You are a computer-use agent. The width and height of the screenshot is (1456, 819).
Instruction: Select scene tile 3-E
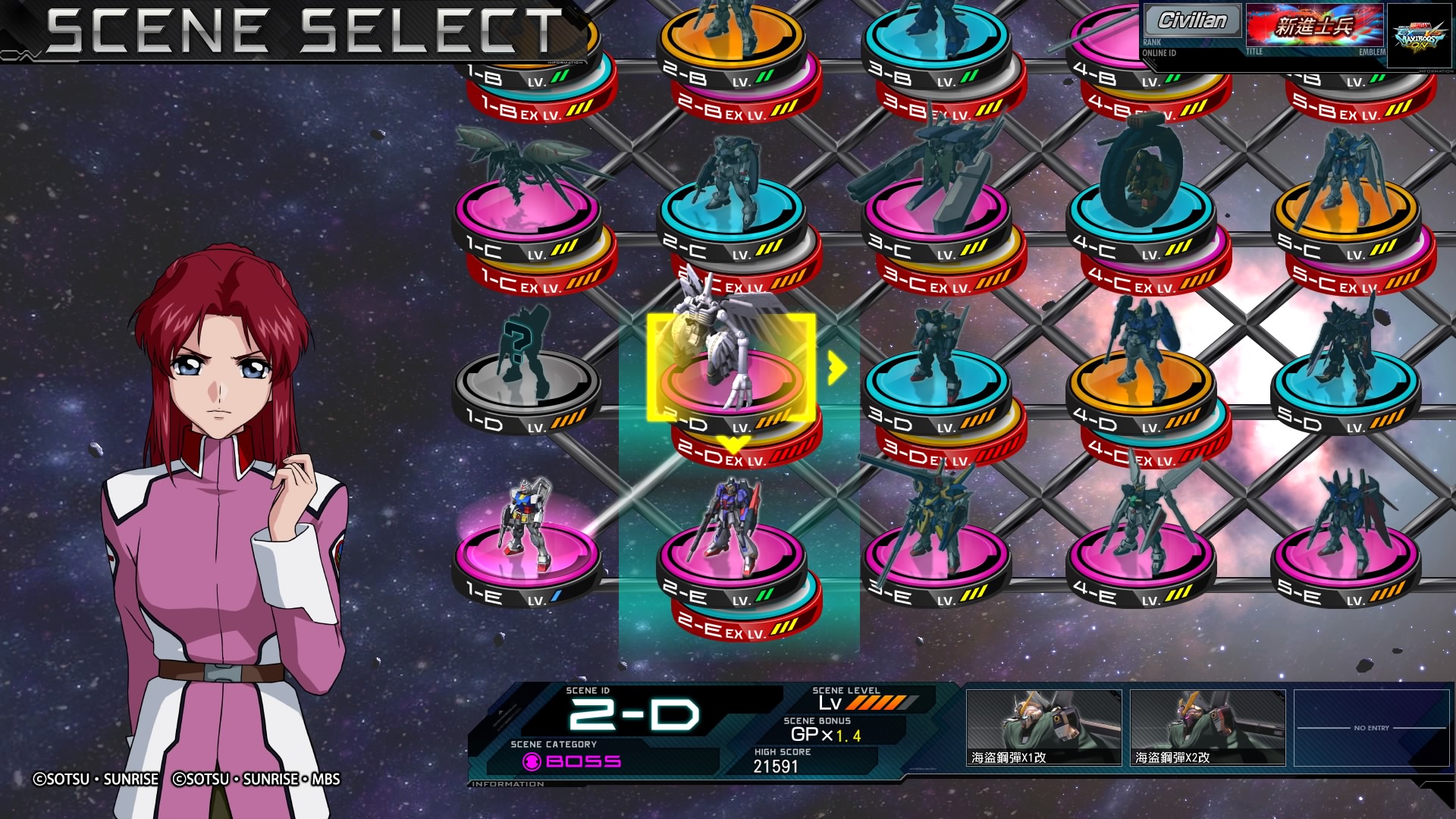(x=937, y=557)
